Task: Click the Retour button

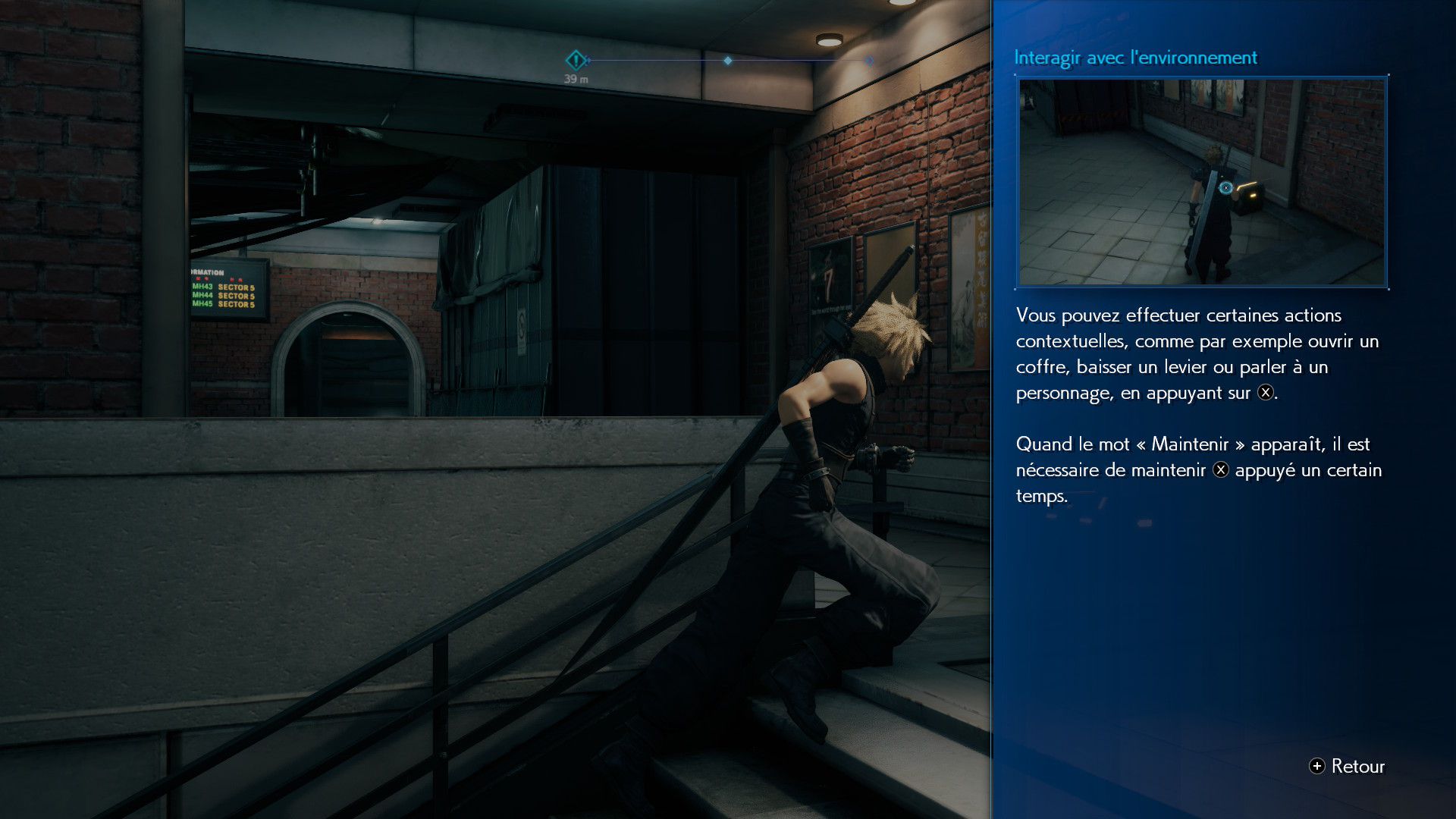Action: click(1347, 766)
